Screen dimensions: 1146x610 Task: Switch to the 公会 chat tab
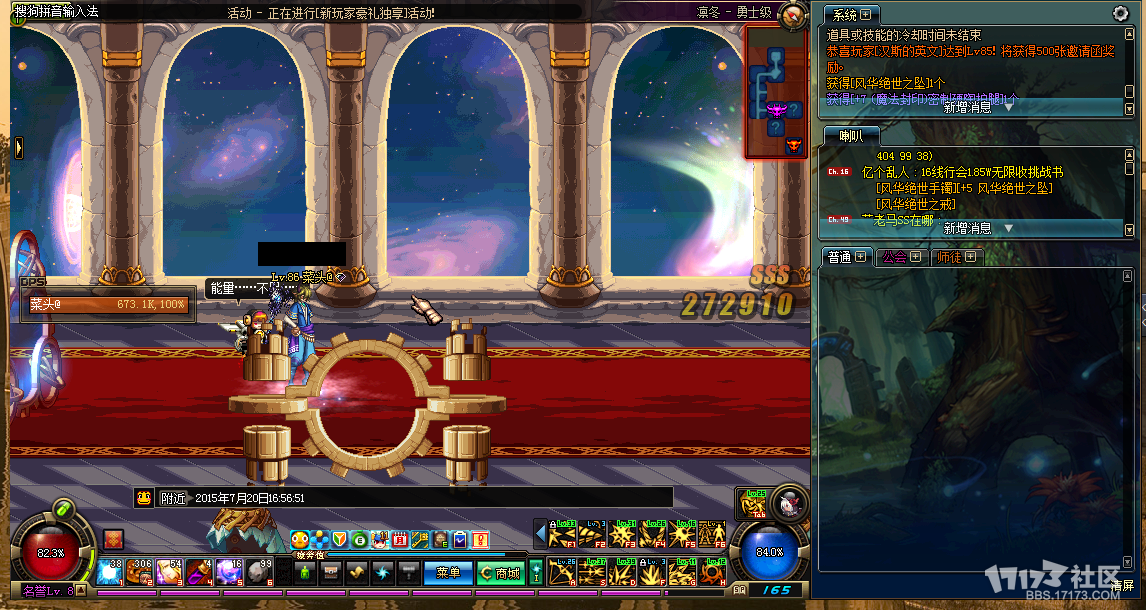click(897, 257)
